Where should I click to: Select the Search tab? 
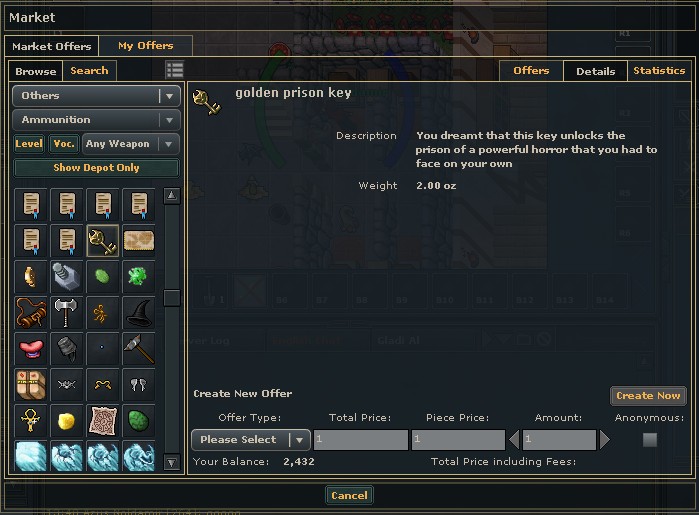coord(89,71)
